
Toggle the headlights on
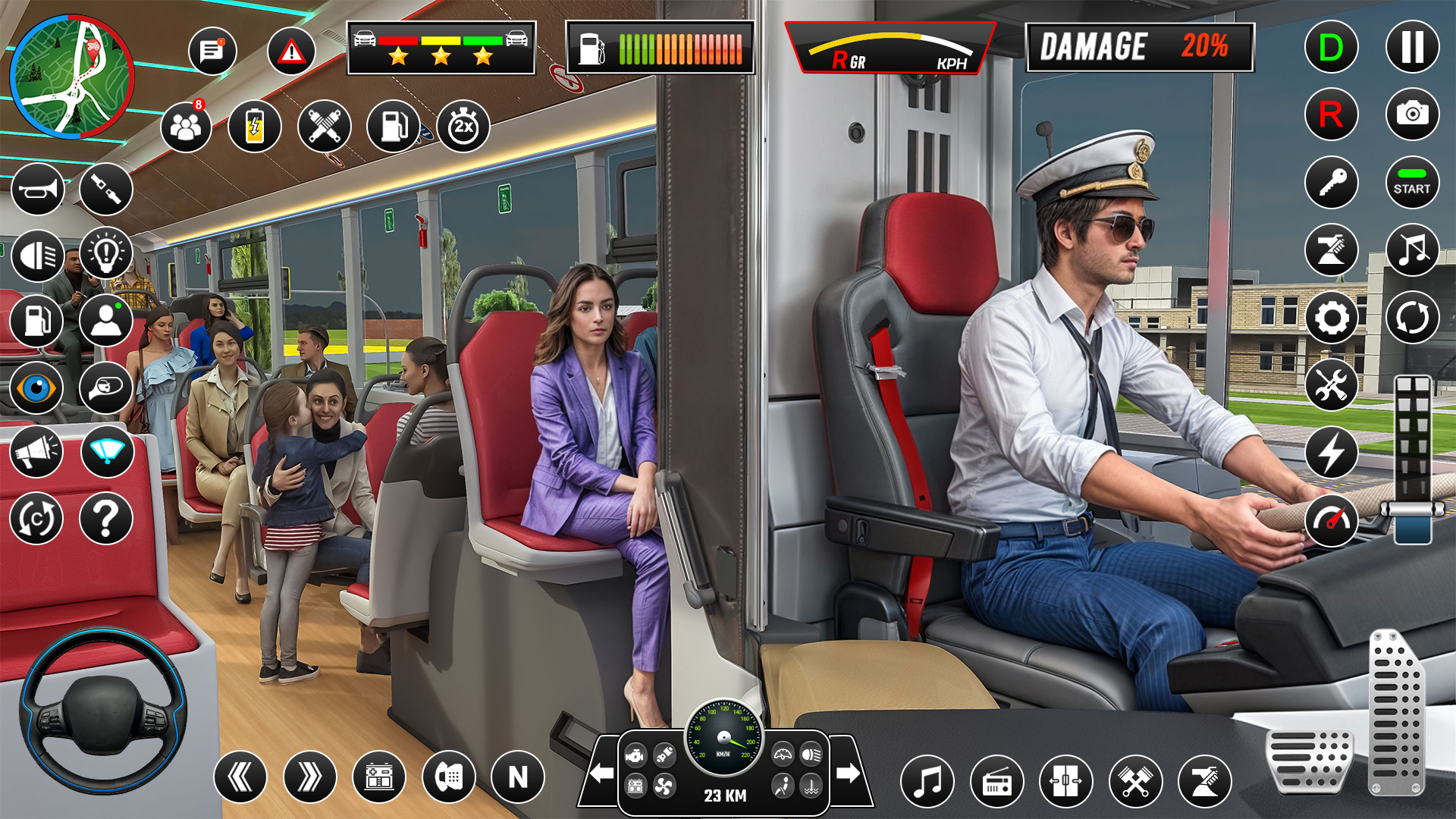(37, 256)
